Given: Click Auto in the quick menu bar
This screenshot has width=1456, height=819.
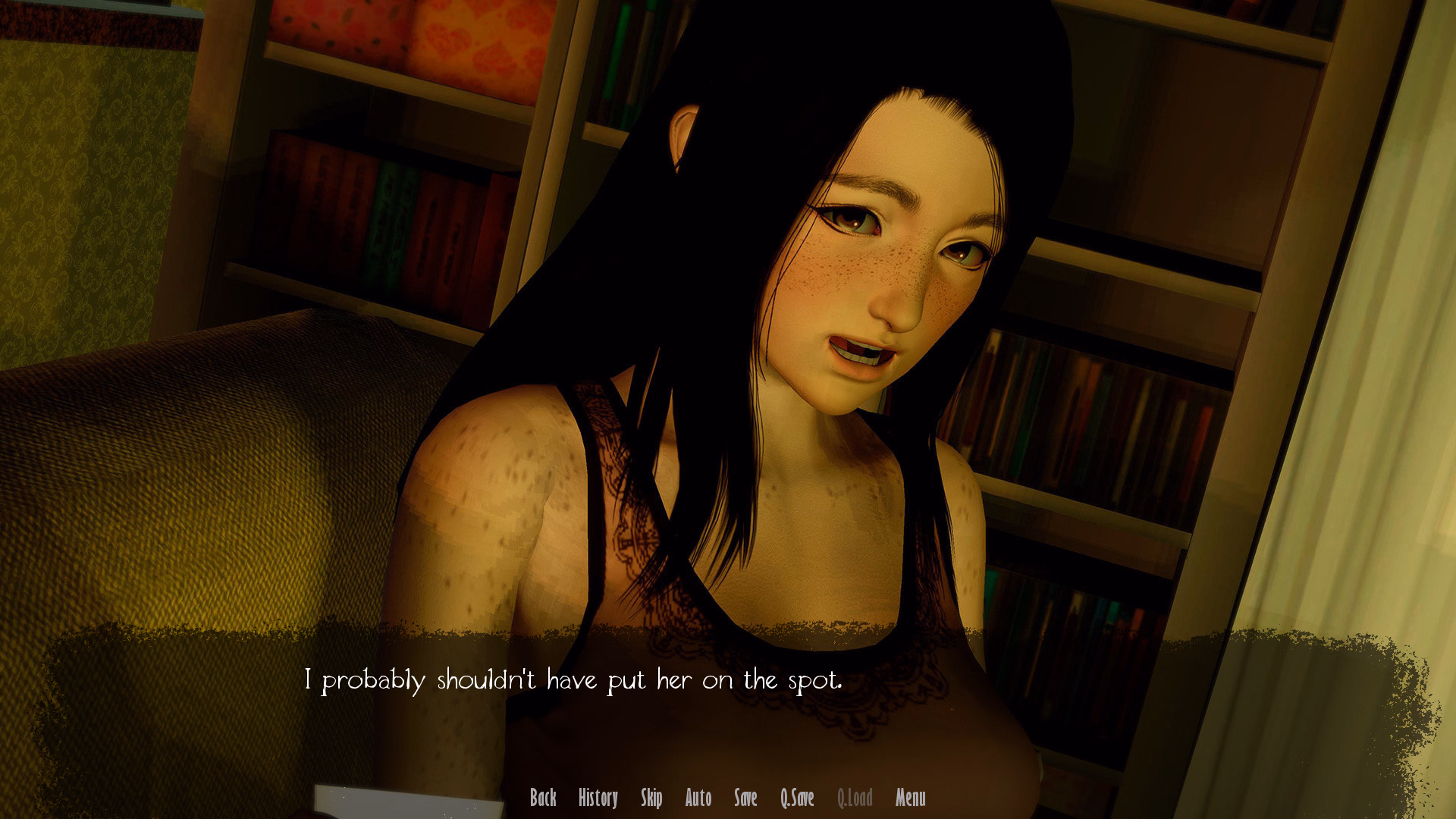Looking at the screenshot, I should tap(698, 799).
